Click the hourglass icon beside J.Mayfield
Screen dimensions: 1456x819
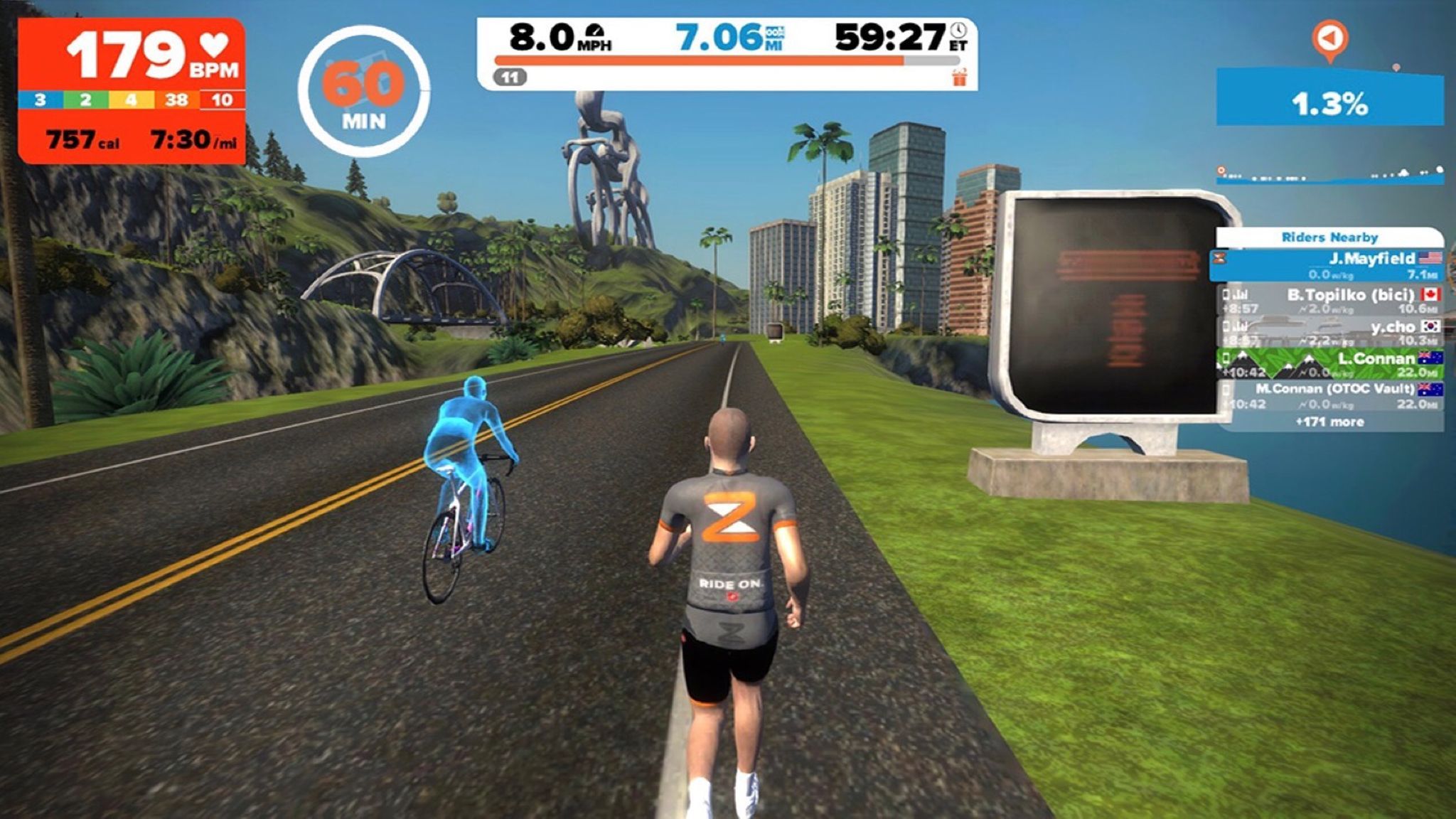tap(1219, 258)
